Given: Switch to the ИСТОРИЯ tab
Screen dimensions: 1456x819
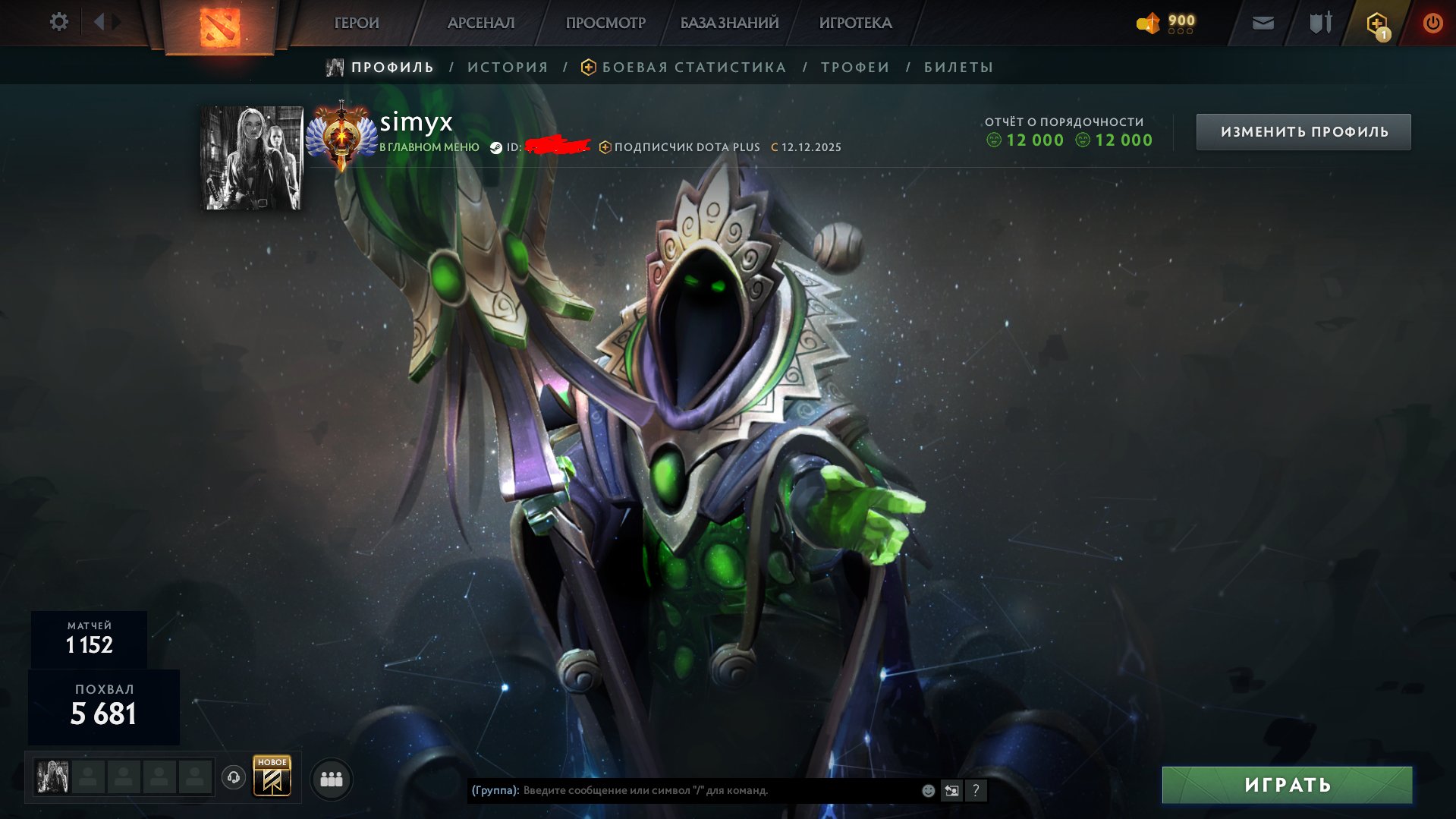Looking at the screenshot, I should pos(507,67).
